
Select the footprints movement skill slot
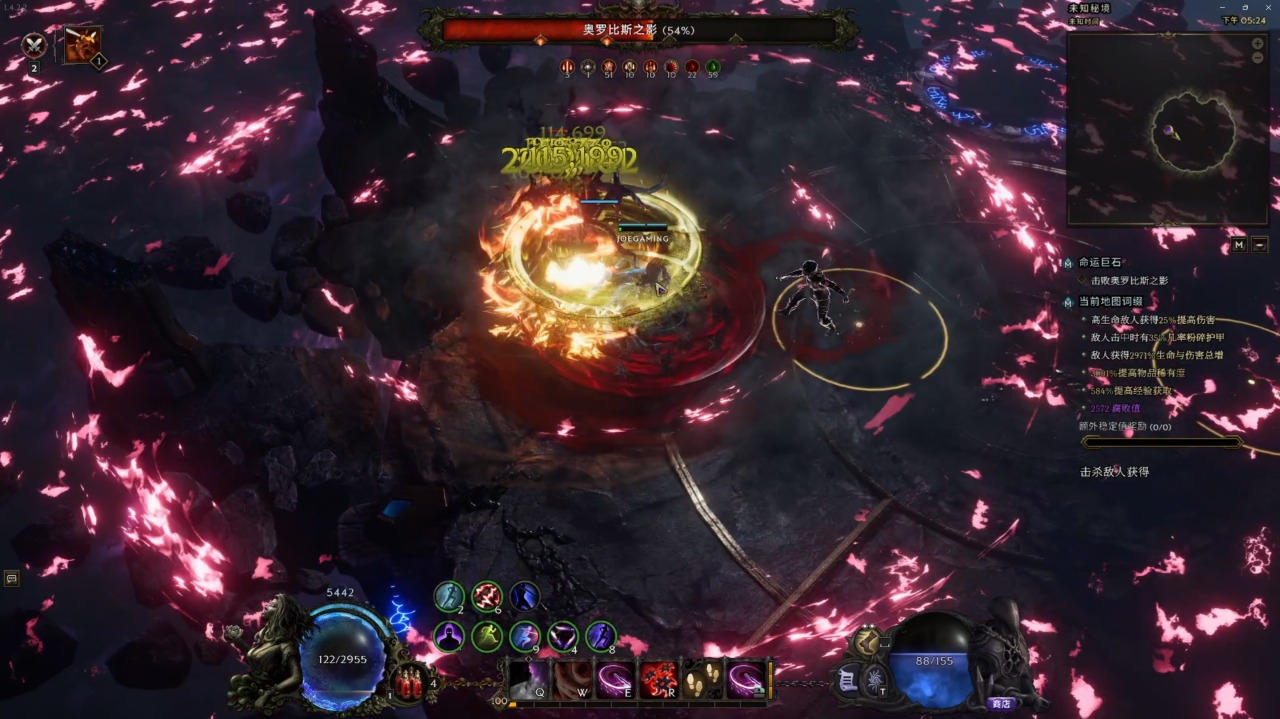[x=703, y=680]
